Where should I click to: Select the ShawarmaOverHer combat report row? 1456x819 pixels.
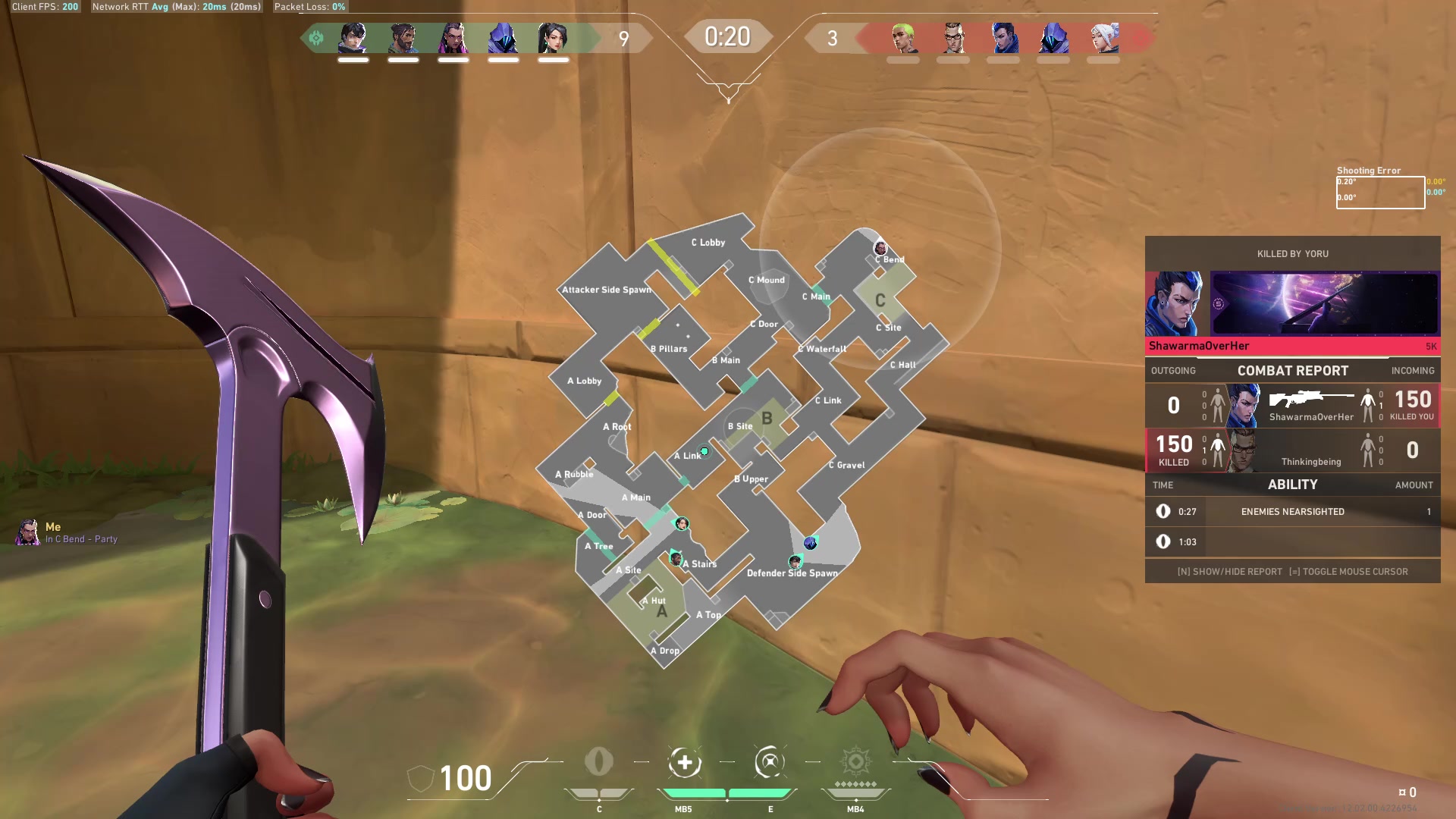[1292, 406]
